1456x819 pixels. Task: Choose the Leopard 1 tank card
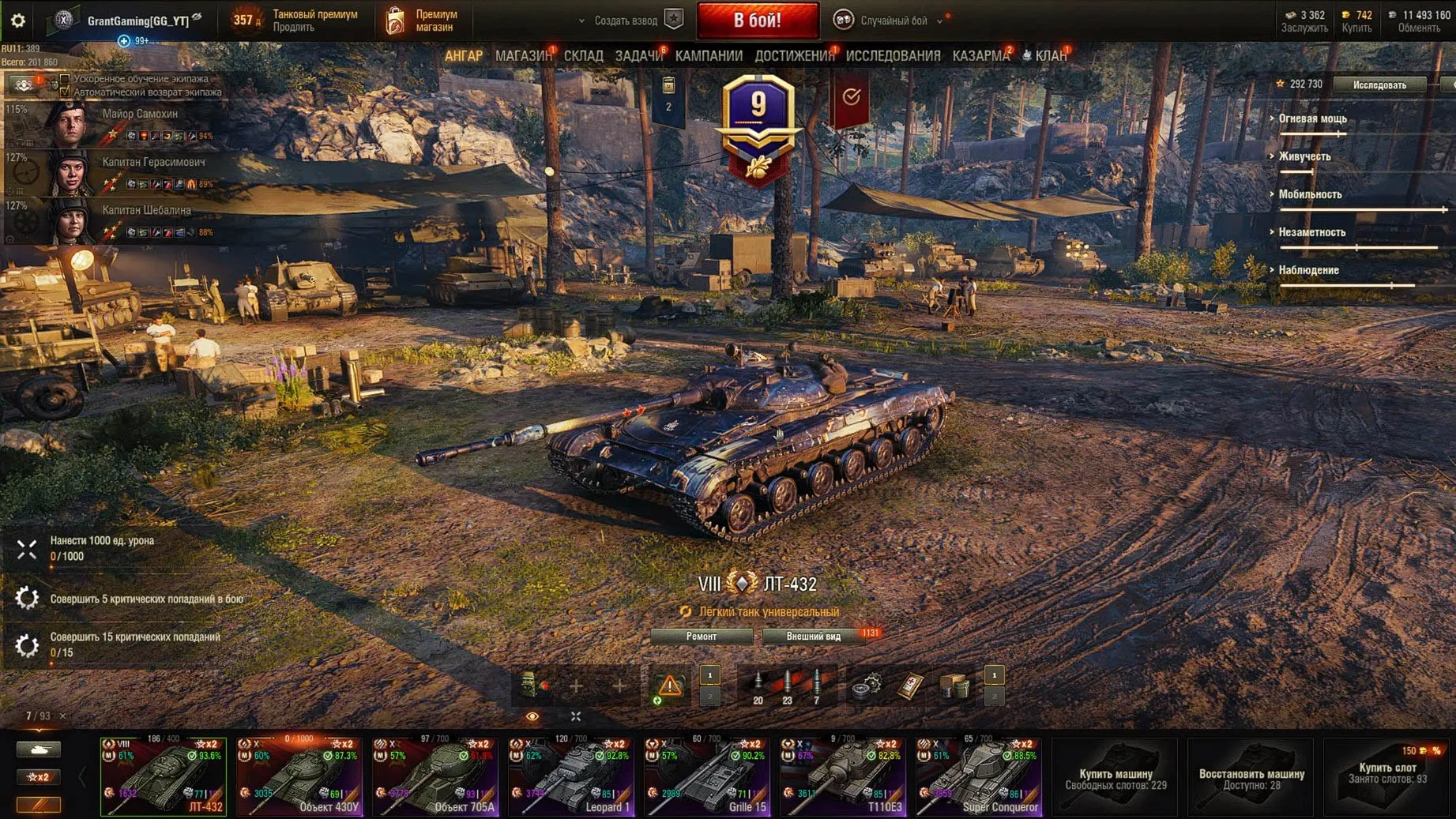tap(571, 776)
